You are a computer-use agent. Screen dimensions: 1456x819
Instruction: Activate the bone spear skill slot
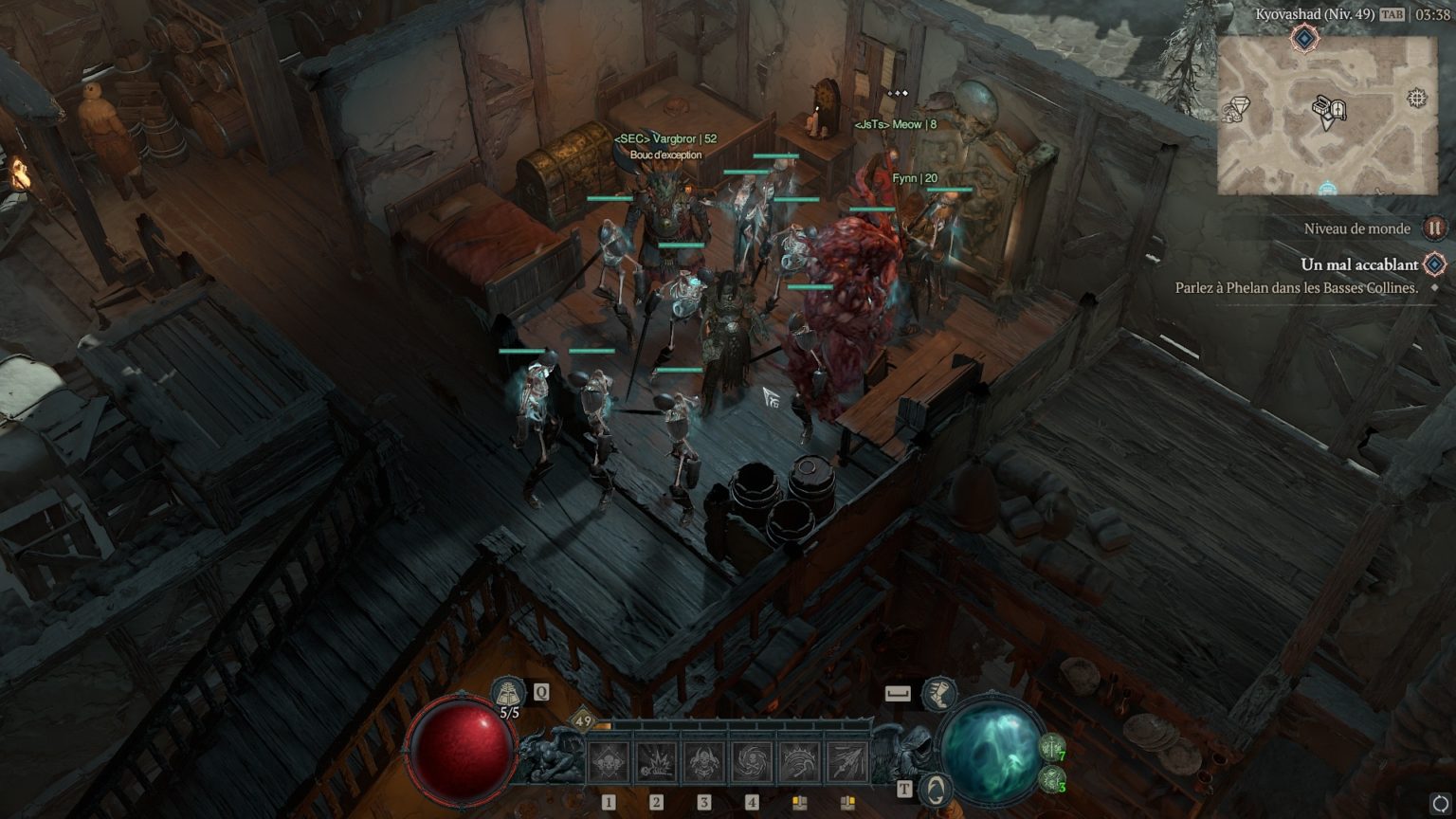[846, 762]
